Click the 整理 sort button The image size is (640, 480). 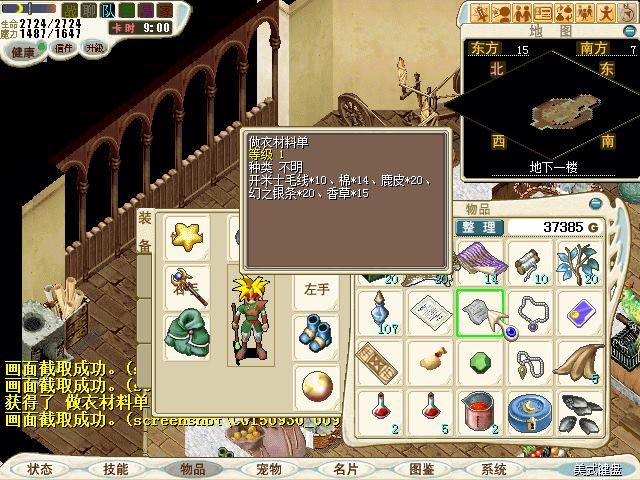(x=478, y=228)
